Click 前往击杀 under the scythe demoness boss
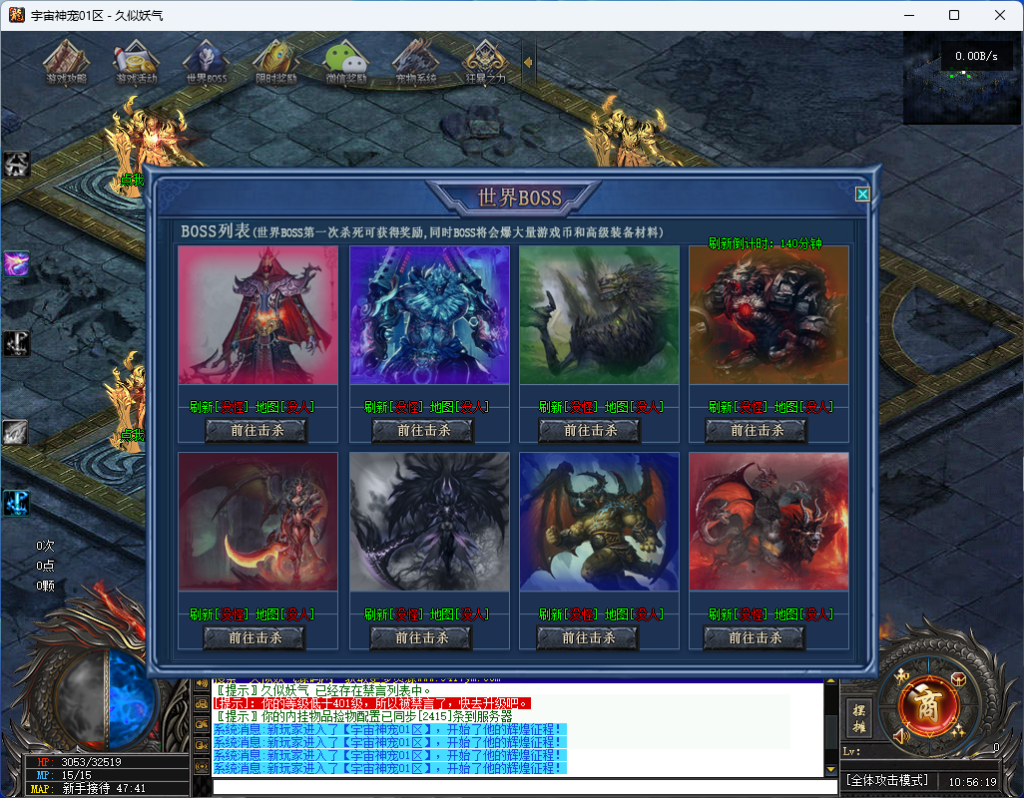 pyautogui.click(x=254, y=637)
